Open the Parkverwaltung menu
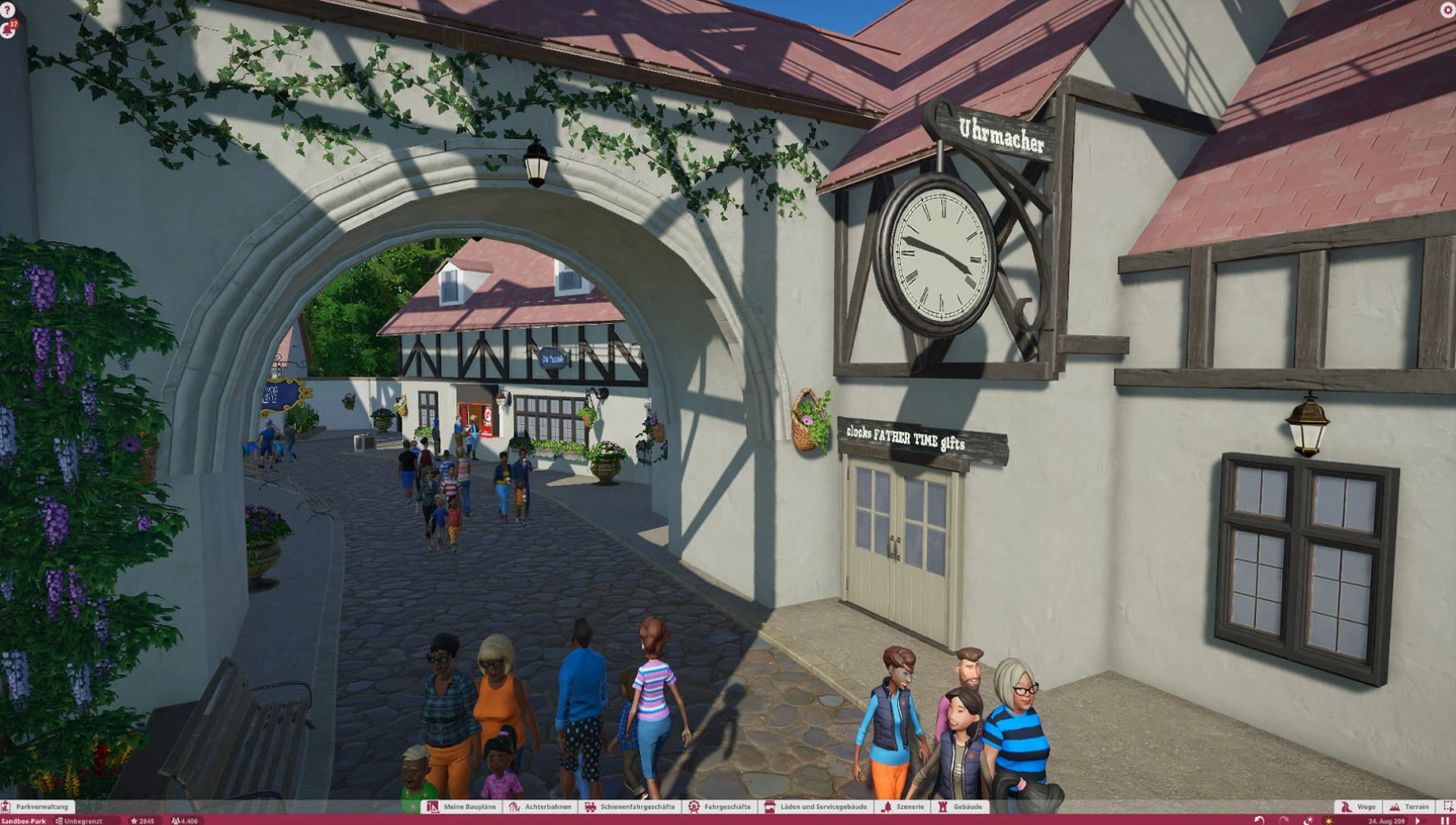 click(38, 807)
